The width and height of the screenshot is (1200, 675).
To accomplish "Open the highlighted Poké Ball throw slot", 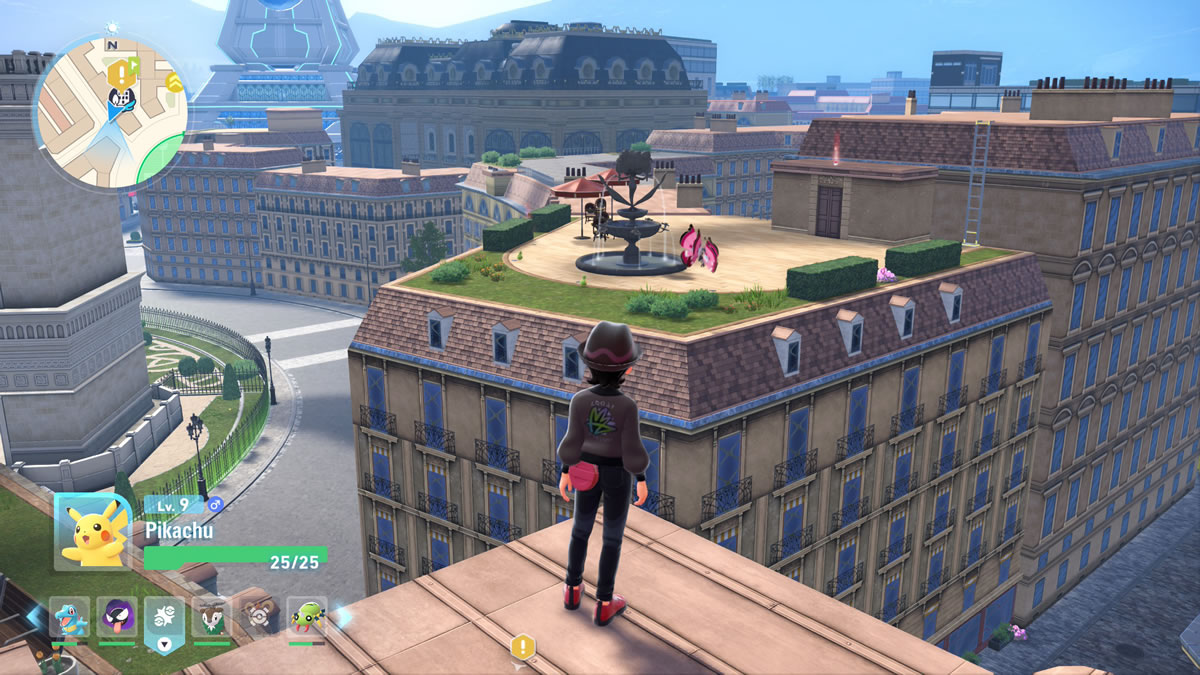I will click(x=164, y=620).
